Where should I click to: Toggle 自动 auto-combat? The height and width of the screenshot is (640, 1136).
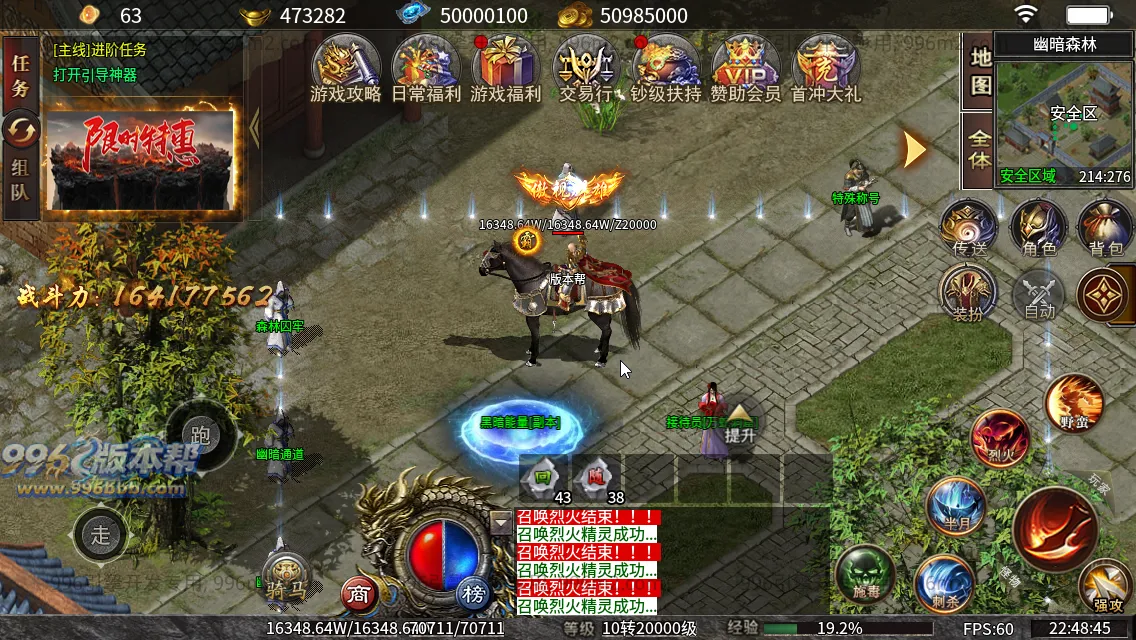[1039, 296]
